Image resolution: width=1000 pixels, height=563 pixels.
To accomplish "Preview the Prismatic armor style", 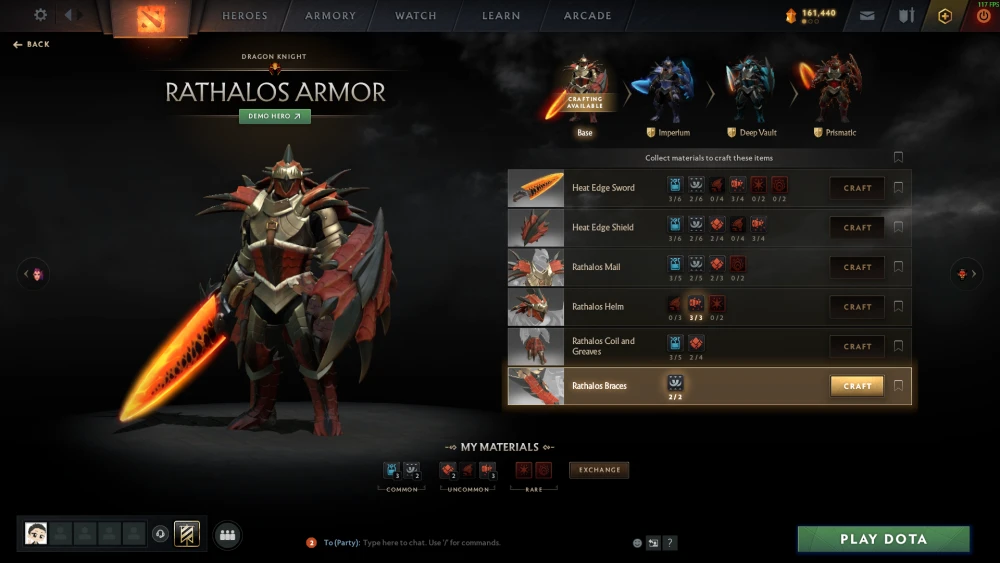I will (834, 93).
